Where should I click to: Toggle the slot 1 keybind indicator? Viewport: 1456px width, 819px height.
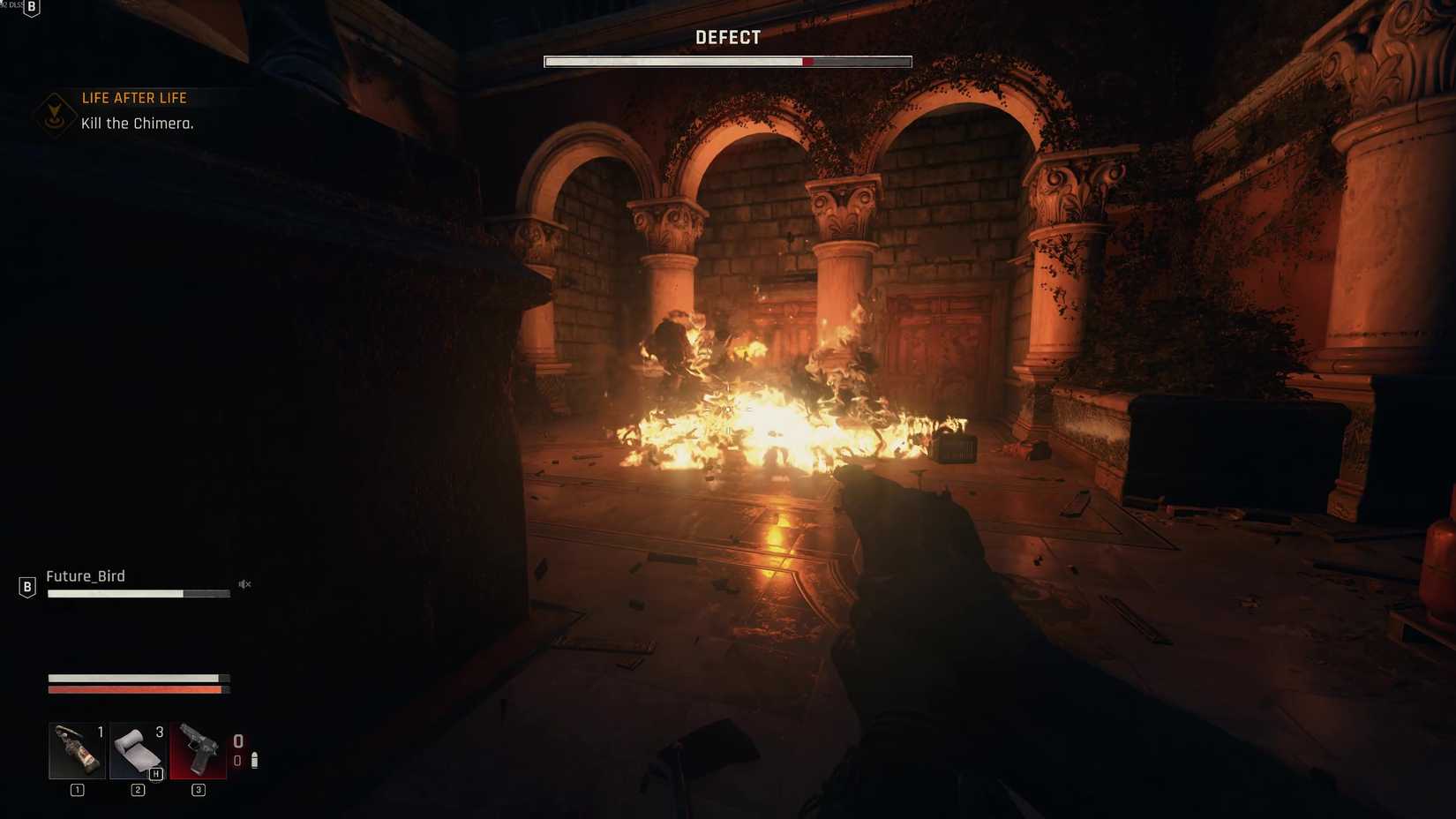[76, 790]
